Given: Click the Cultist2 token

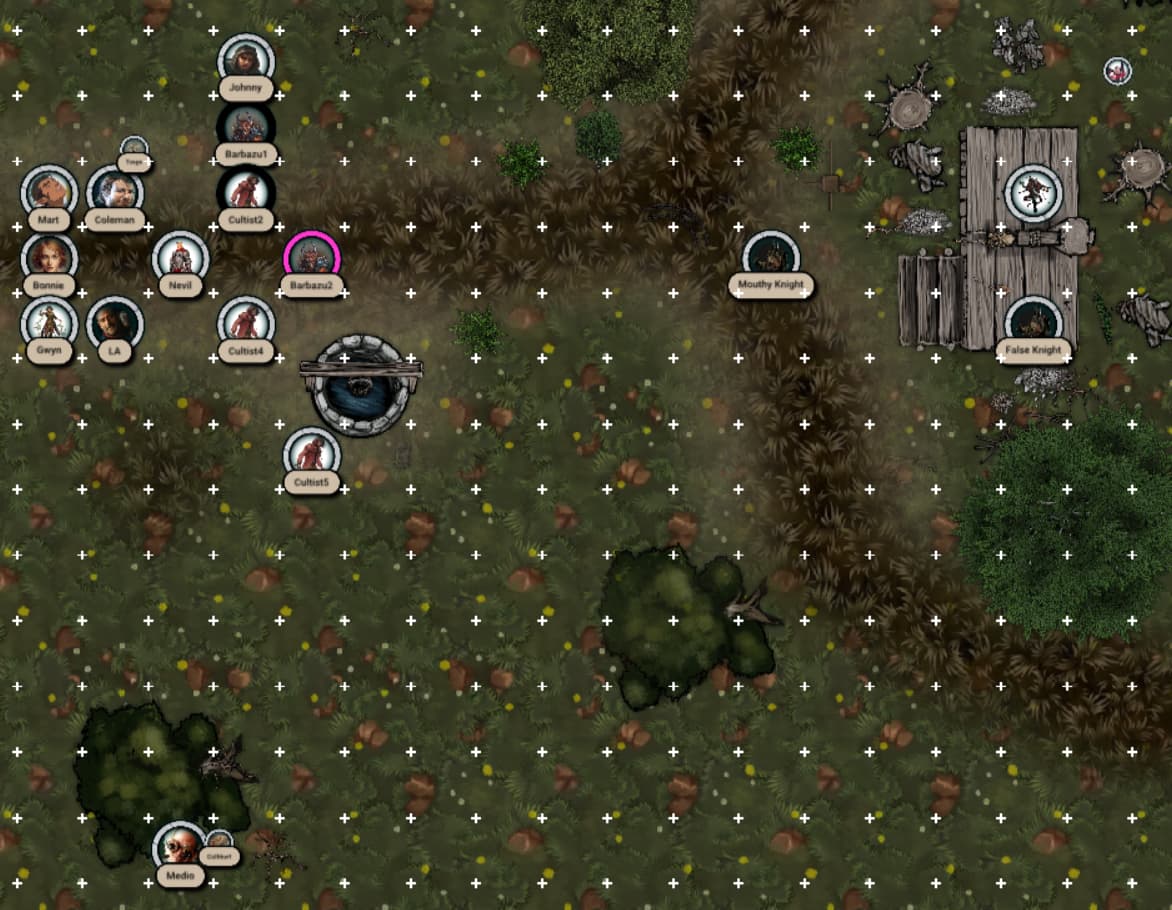Looking at the screenshot, I should coord(246,193).
